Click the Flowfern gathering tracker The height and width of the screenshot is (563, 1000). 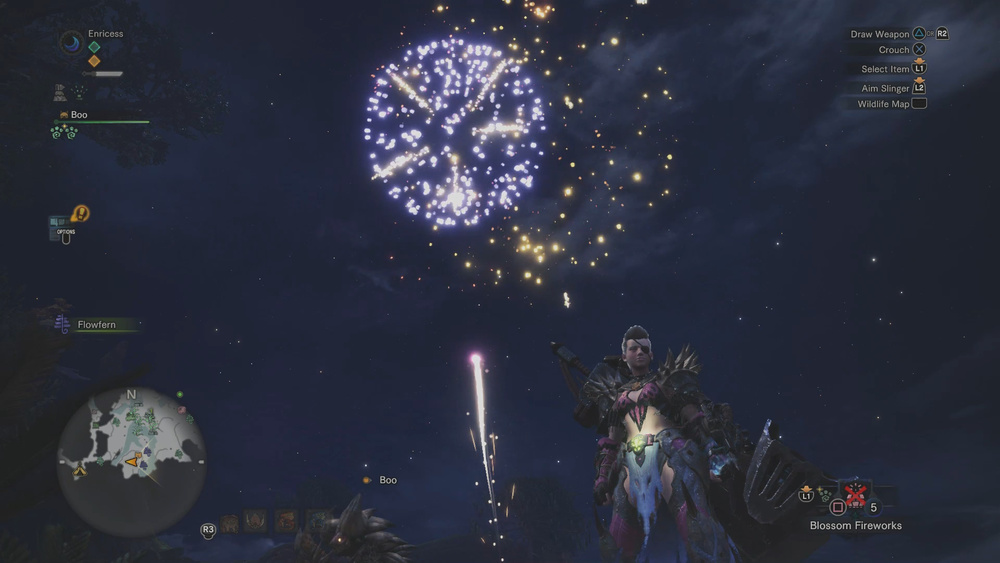pyautogui.click(x=96, y=325)
